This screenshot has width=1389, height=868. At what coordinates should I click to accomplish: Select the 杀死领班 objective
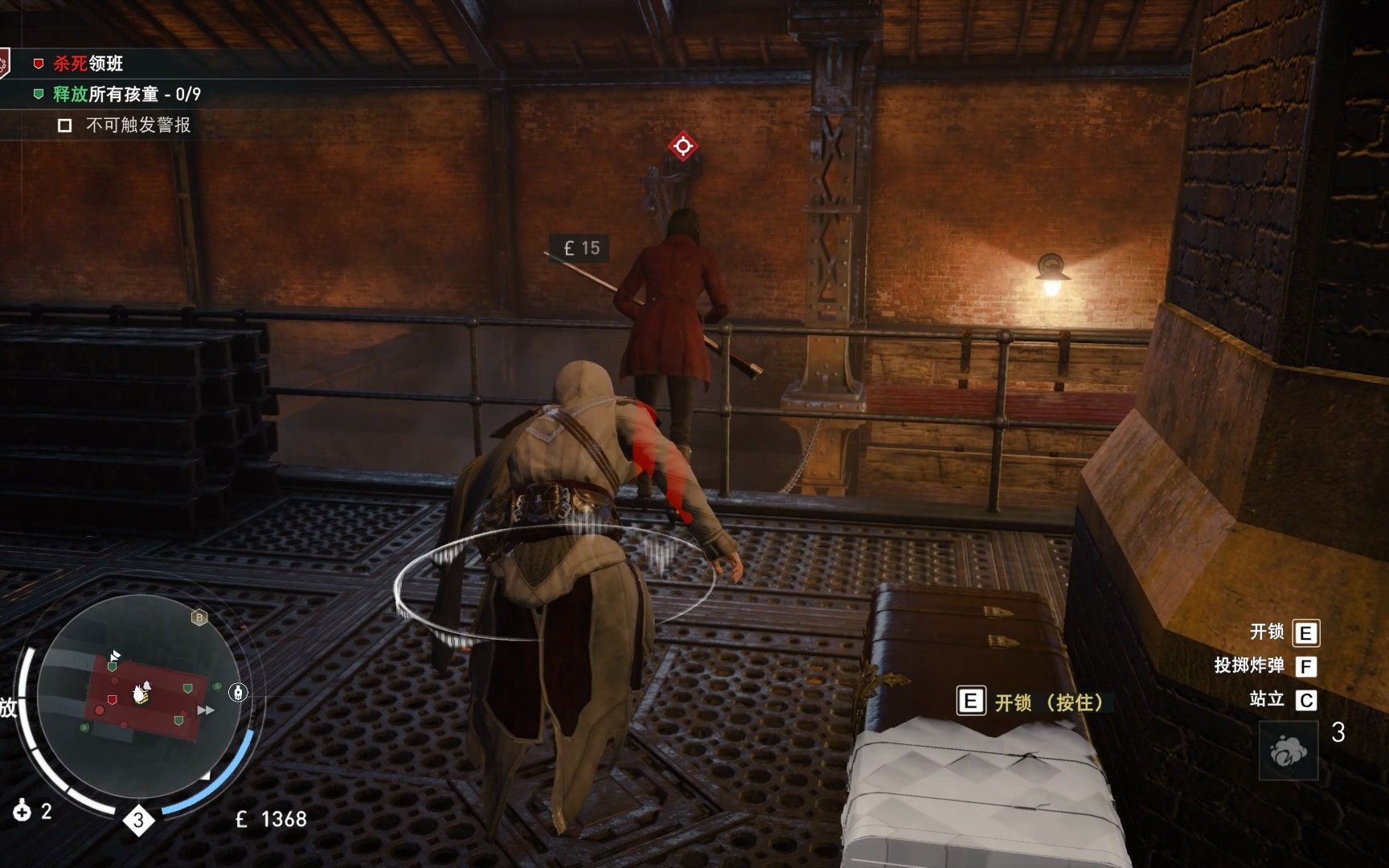click(x=88, y=63)
